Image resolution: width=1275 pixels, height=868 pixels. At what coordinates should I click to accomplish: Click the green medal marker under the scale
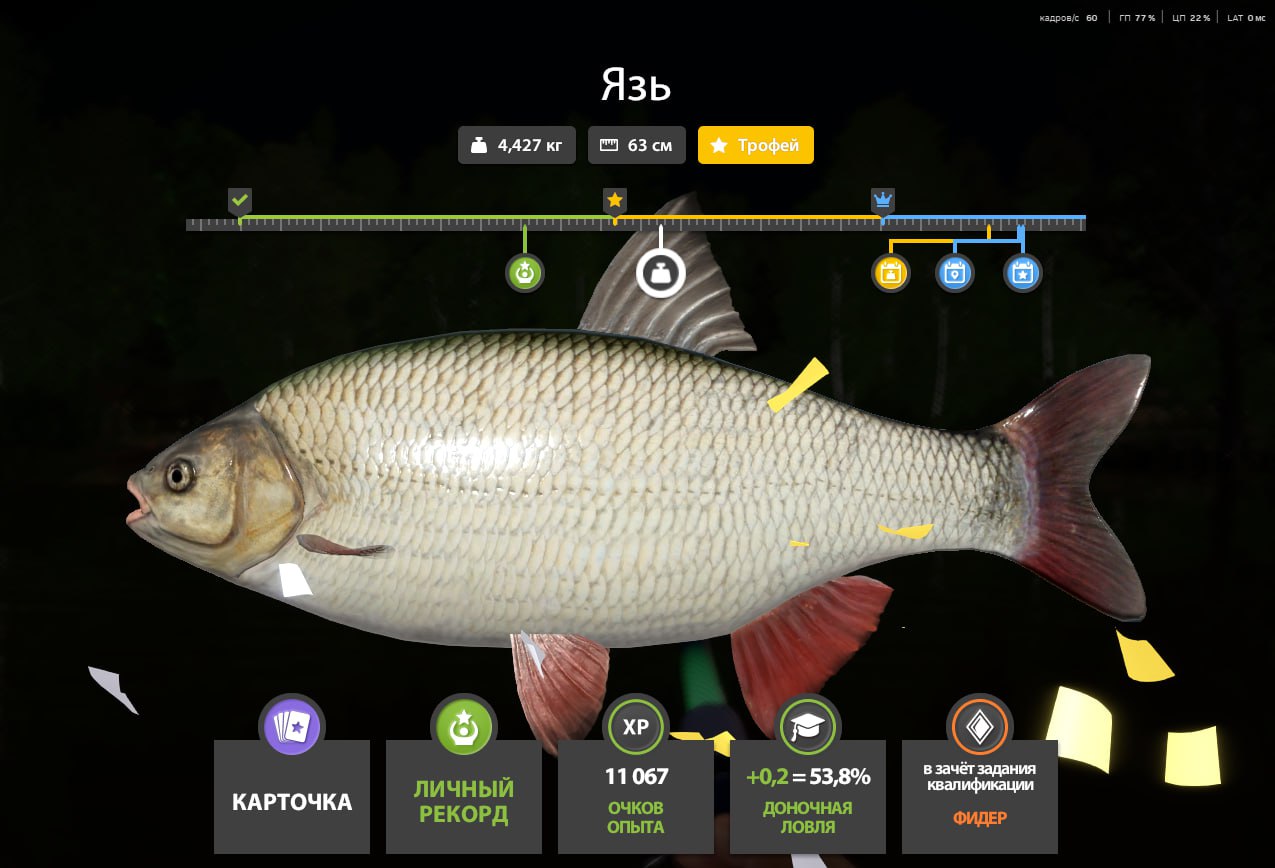[525, 273]
